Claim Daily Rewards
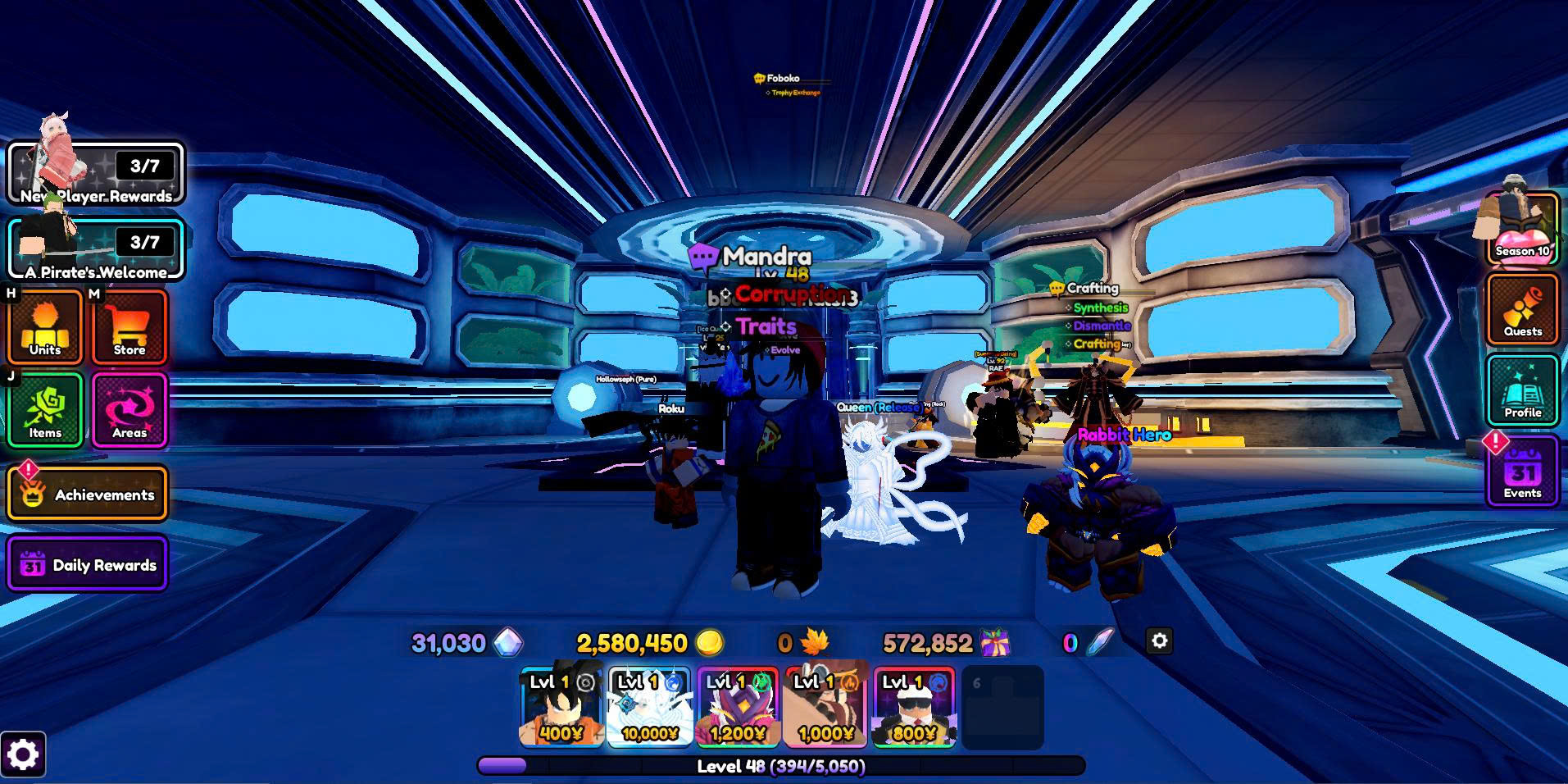The height and width of the screenshot is (784, 1568). pos(88,564)
